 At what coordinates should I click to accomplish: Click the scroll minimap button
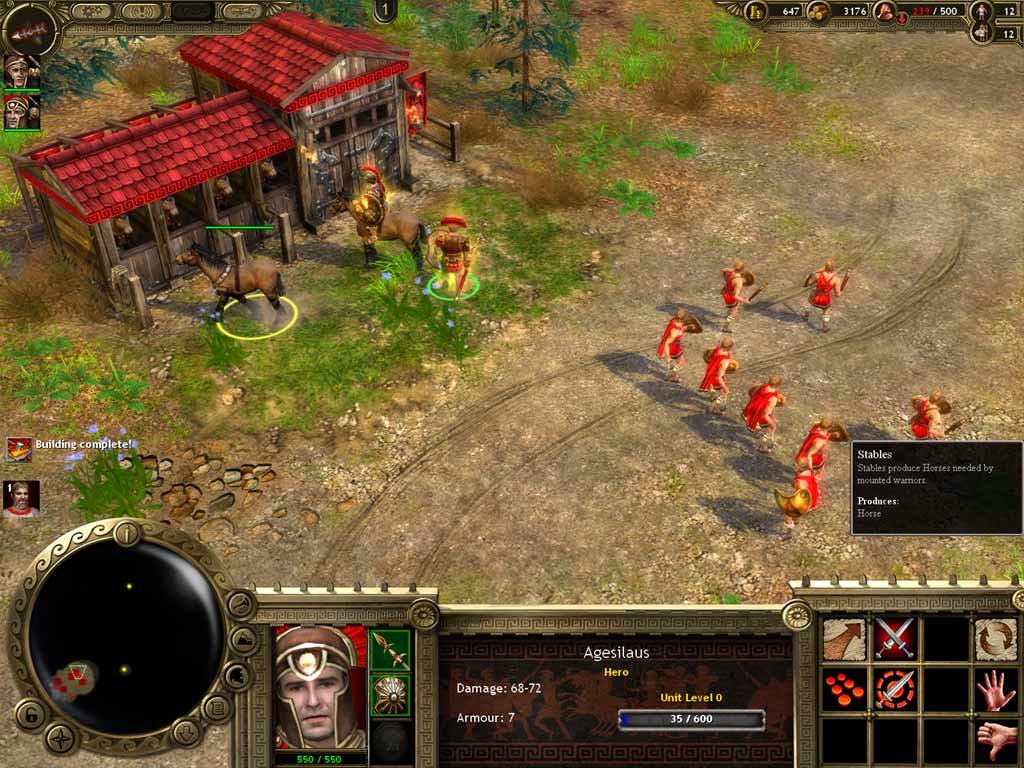tap(217, 708)
